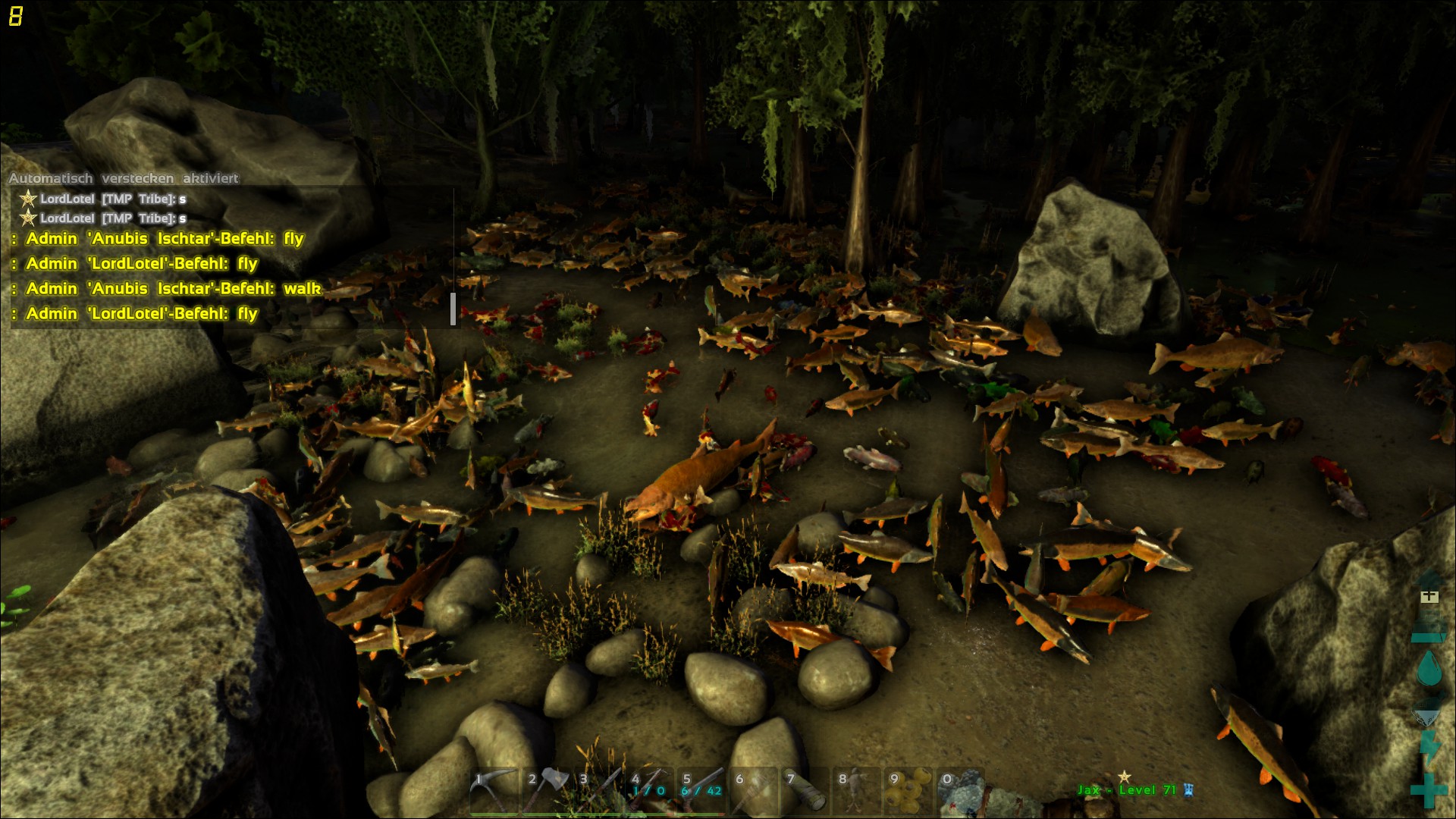Use the yellow berries in hotbar slot 9
The height and width of the screenshot is (819, 1456).
pyautogui.click(x=909, y=791)
